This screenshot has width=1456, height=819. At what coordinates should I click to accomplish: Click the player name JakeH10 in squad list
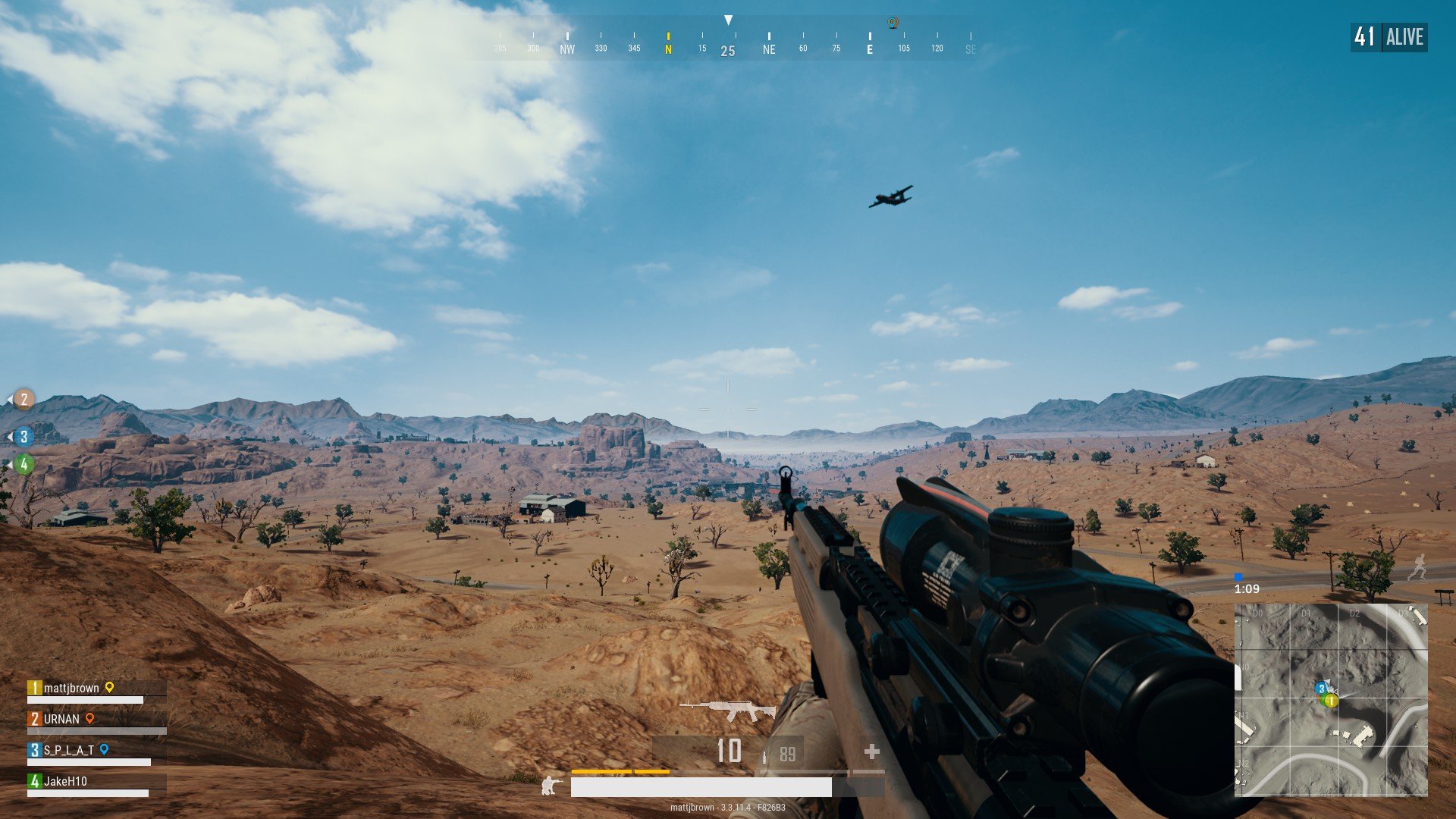(66, 780)
